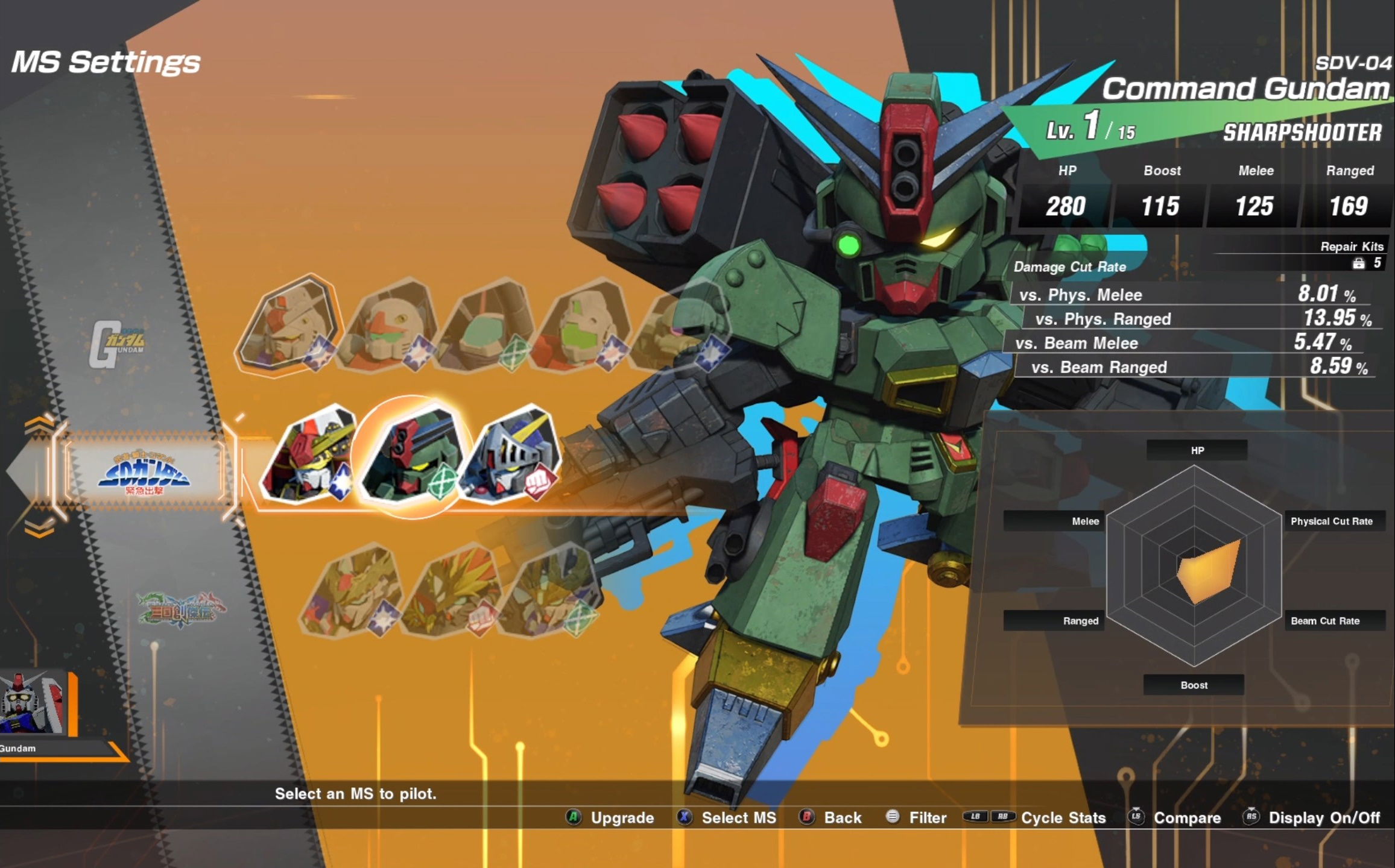The width and height of the screenshot is (1395, 868).
Task: Switch to the Mobile Suit Gundam series logo
Action: click(118, 344)
